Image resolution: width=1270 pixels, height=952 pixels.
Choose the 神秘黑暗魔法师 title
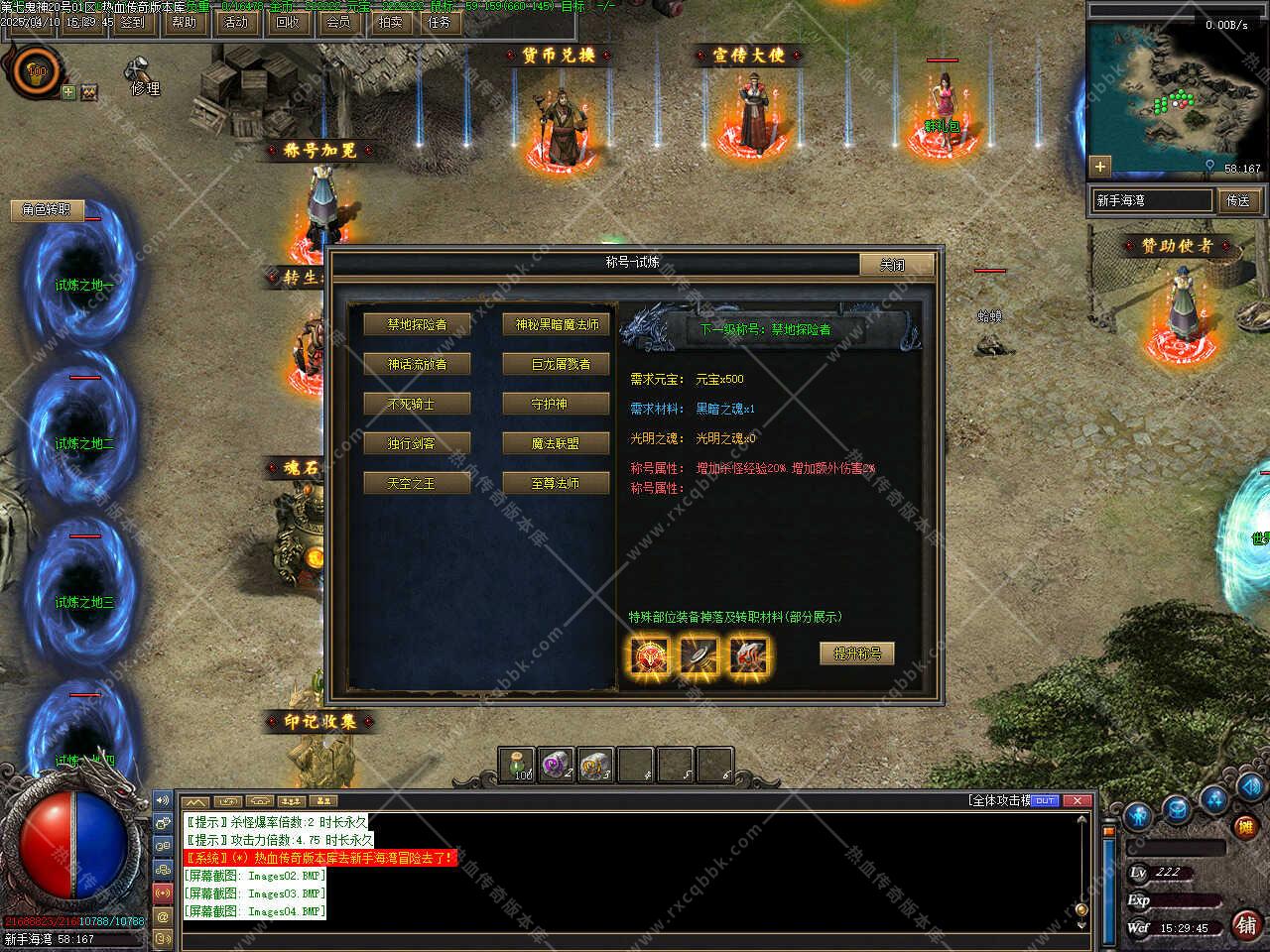click(x=557, y=324)
